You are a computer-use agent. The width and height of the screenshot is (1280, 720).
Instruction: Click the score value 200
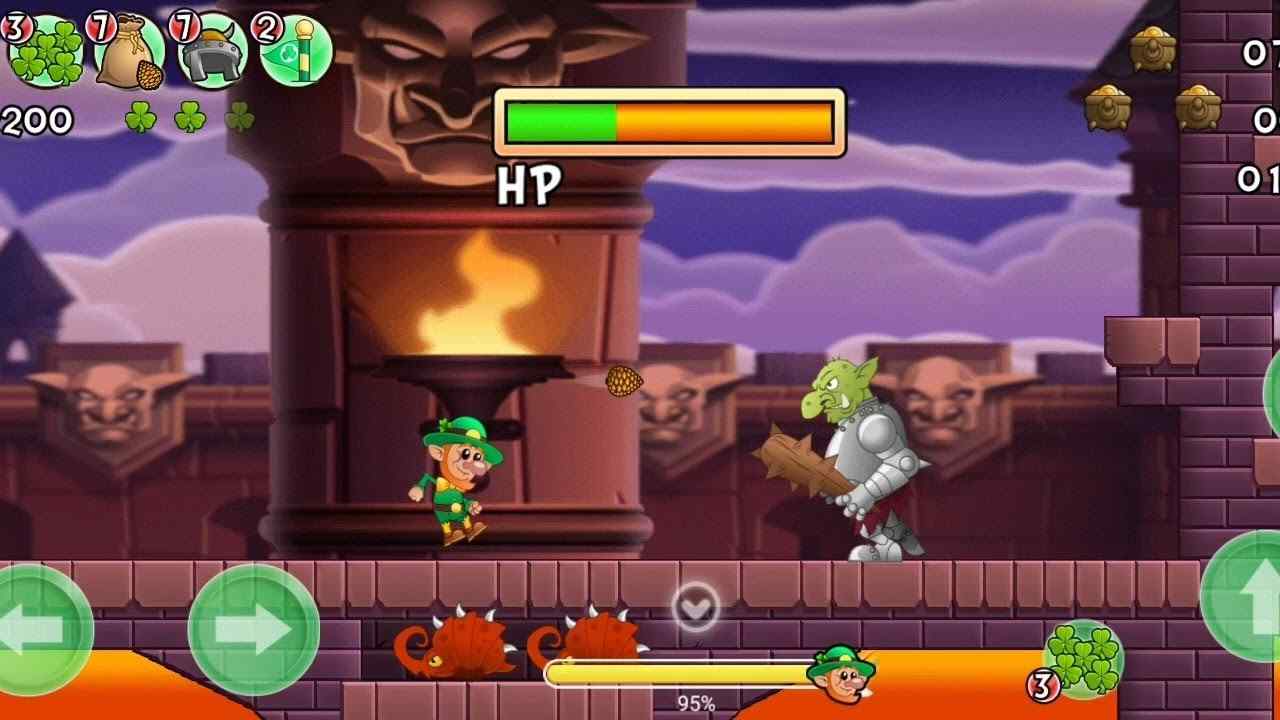coord(35,122)
